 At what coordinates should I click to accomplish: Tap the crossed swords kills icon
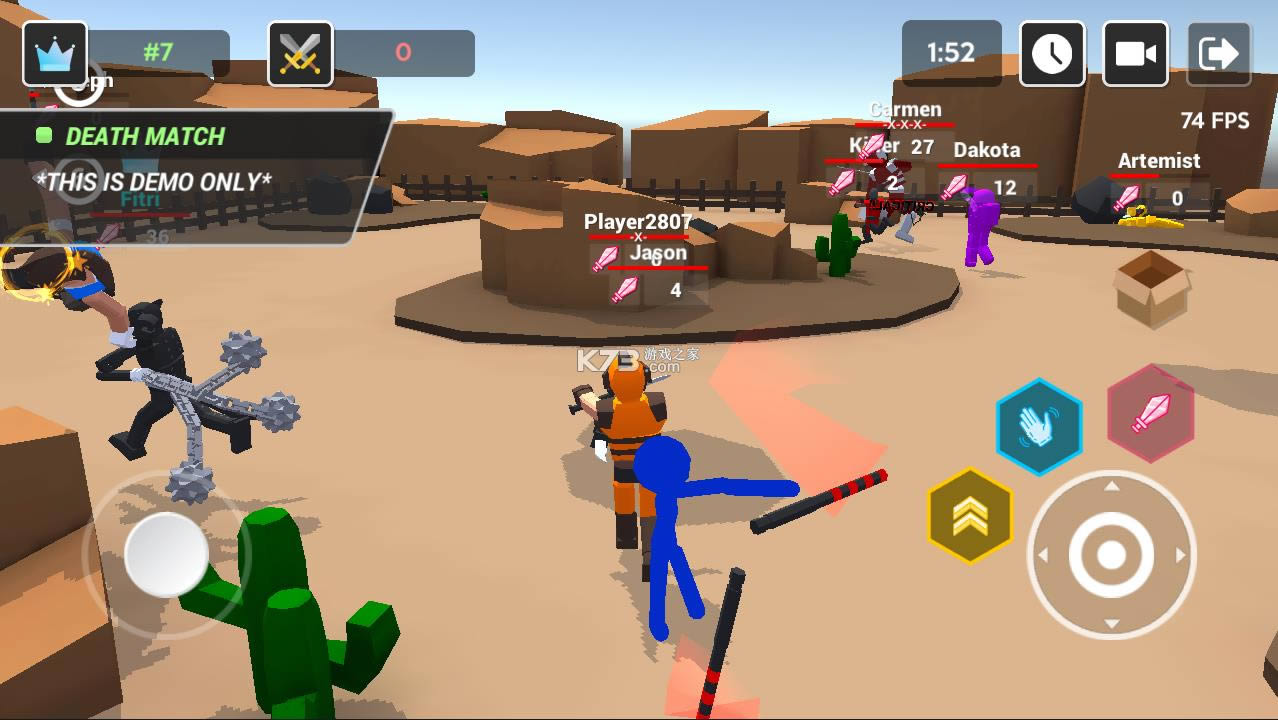click(x=300, y=53)
